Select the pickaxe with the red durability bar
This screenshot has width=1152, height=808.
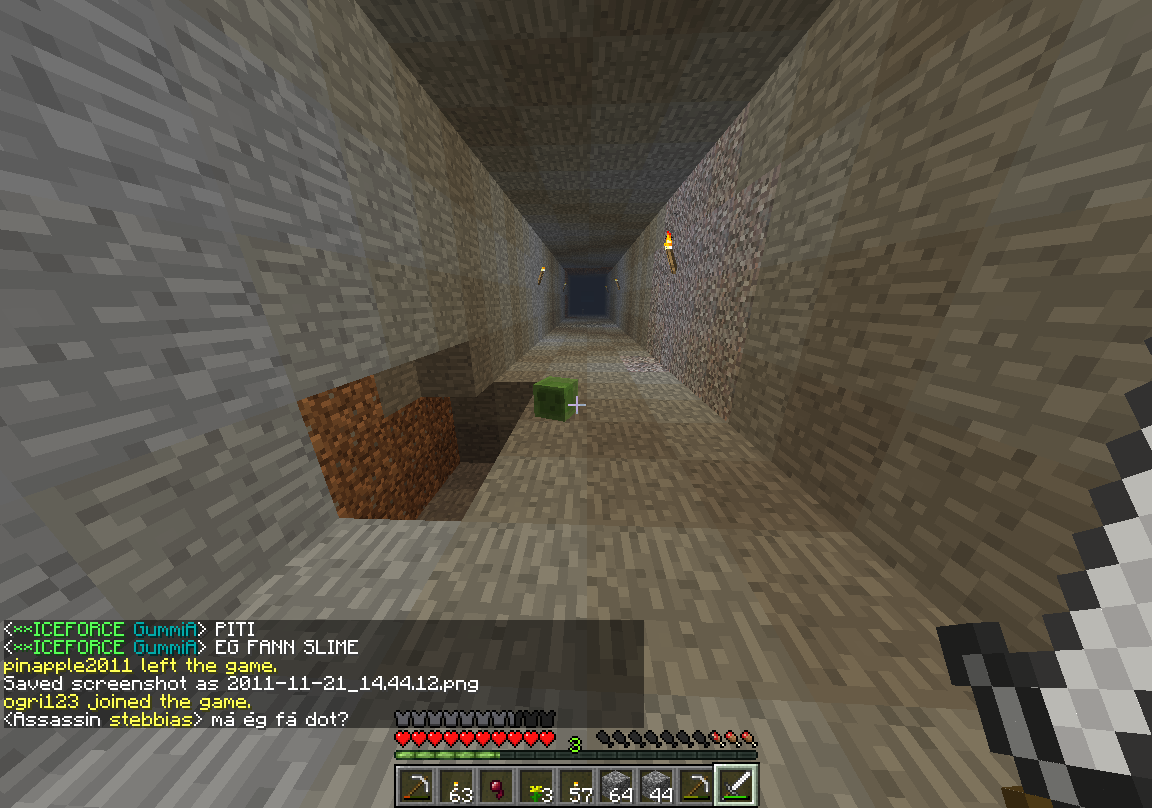417,786
